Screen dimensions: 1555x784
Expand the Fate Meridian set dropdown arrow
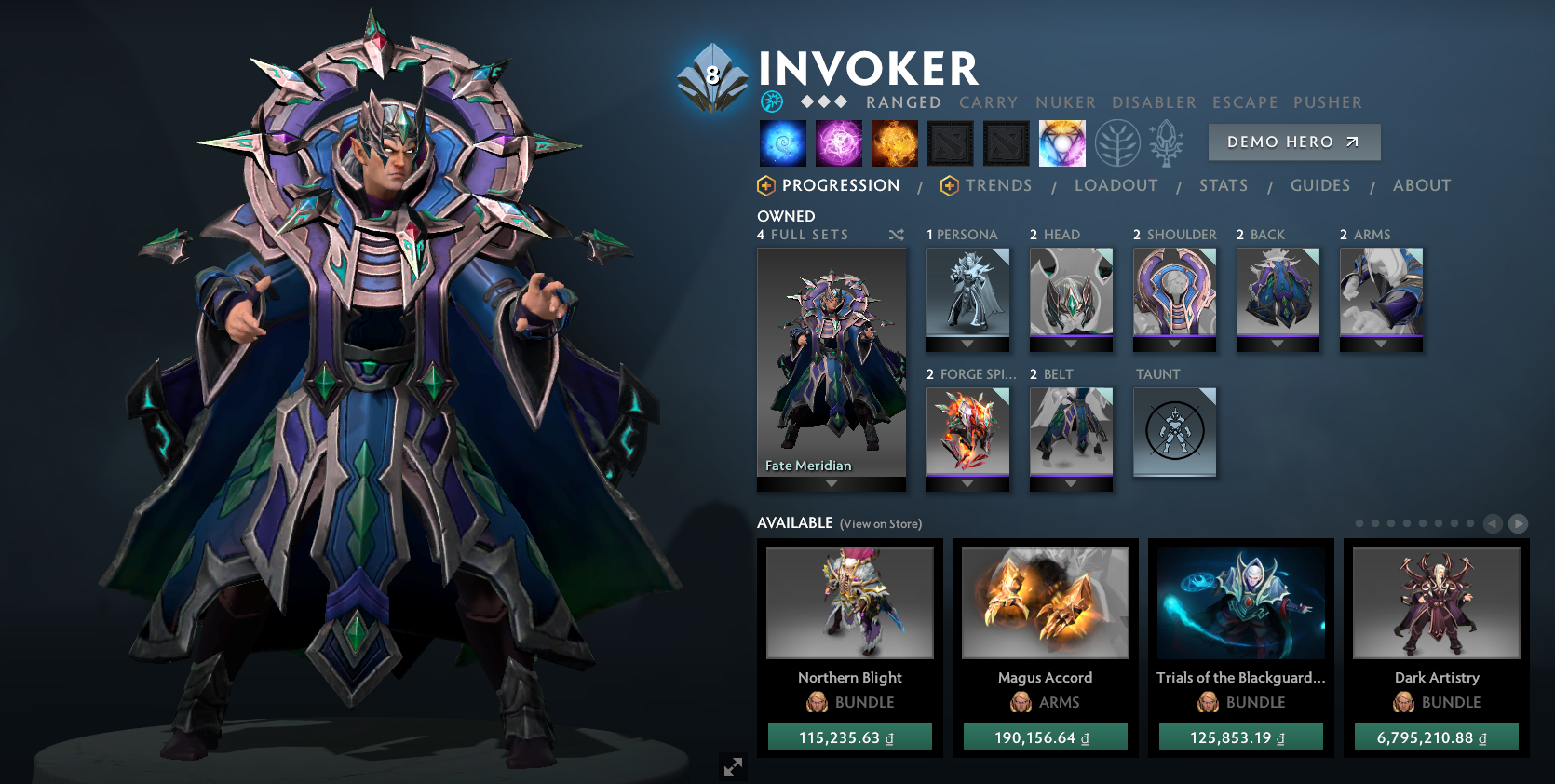[831, 483]
